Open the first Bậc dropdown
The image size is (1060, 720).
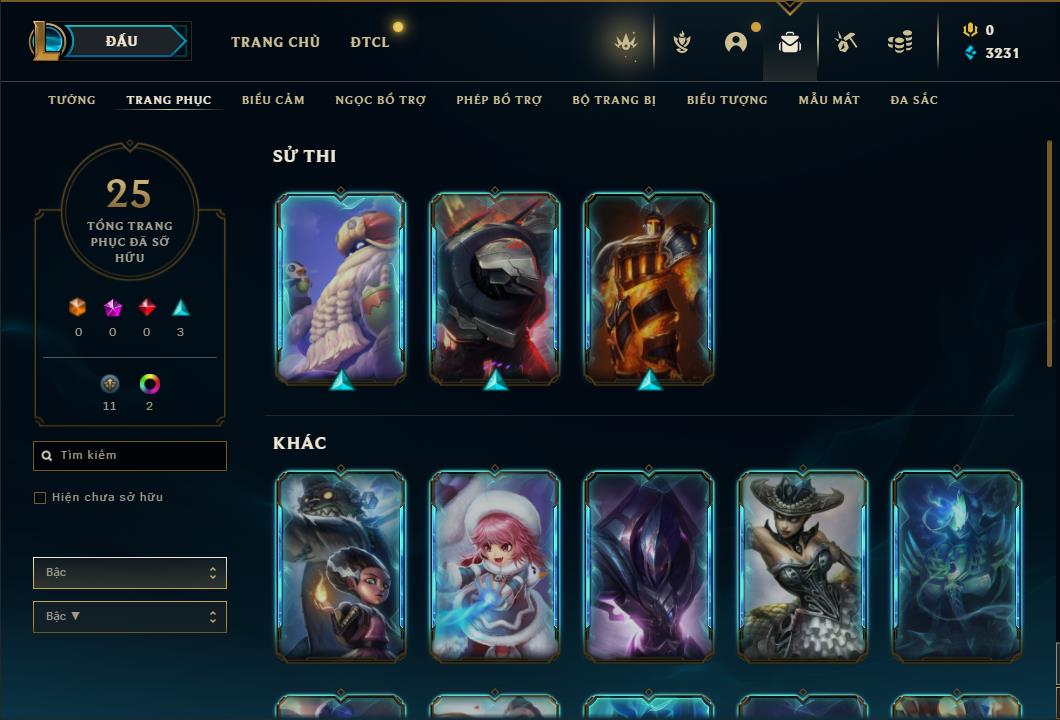130,573
